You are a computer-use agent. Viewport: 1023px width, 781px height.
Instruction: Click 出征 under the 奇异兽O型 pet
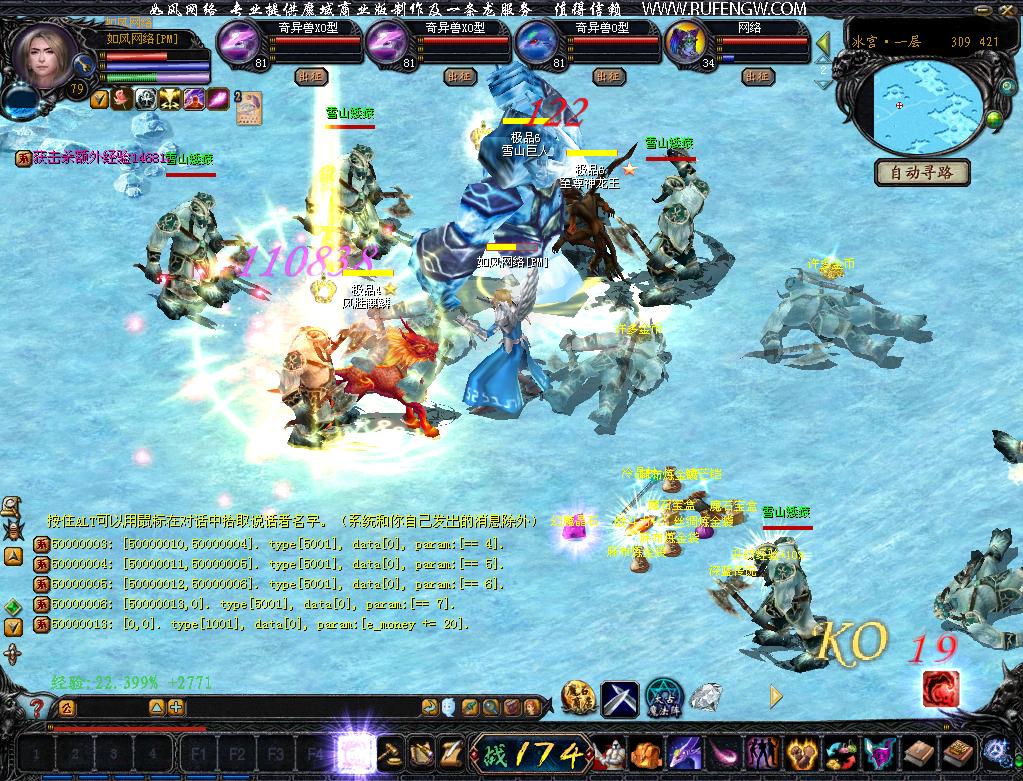(x=607, y=76)
